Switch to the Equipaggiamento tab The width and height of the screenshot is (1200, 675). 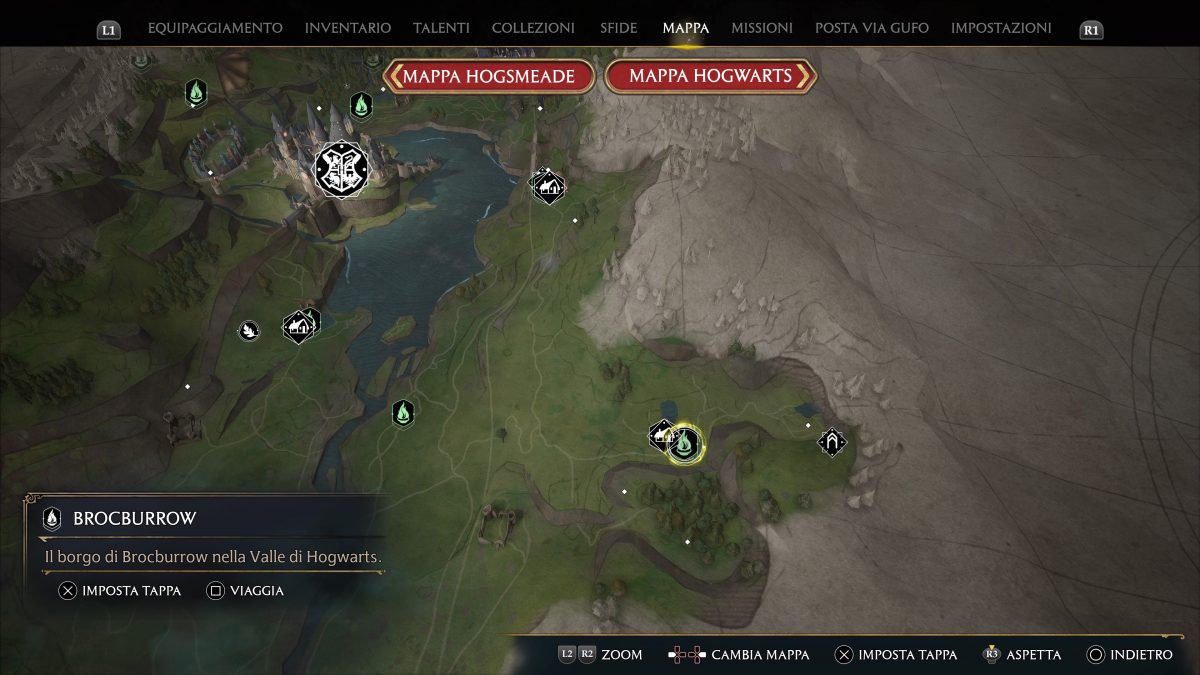pyautogui.click(x=215, y=28)
